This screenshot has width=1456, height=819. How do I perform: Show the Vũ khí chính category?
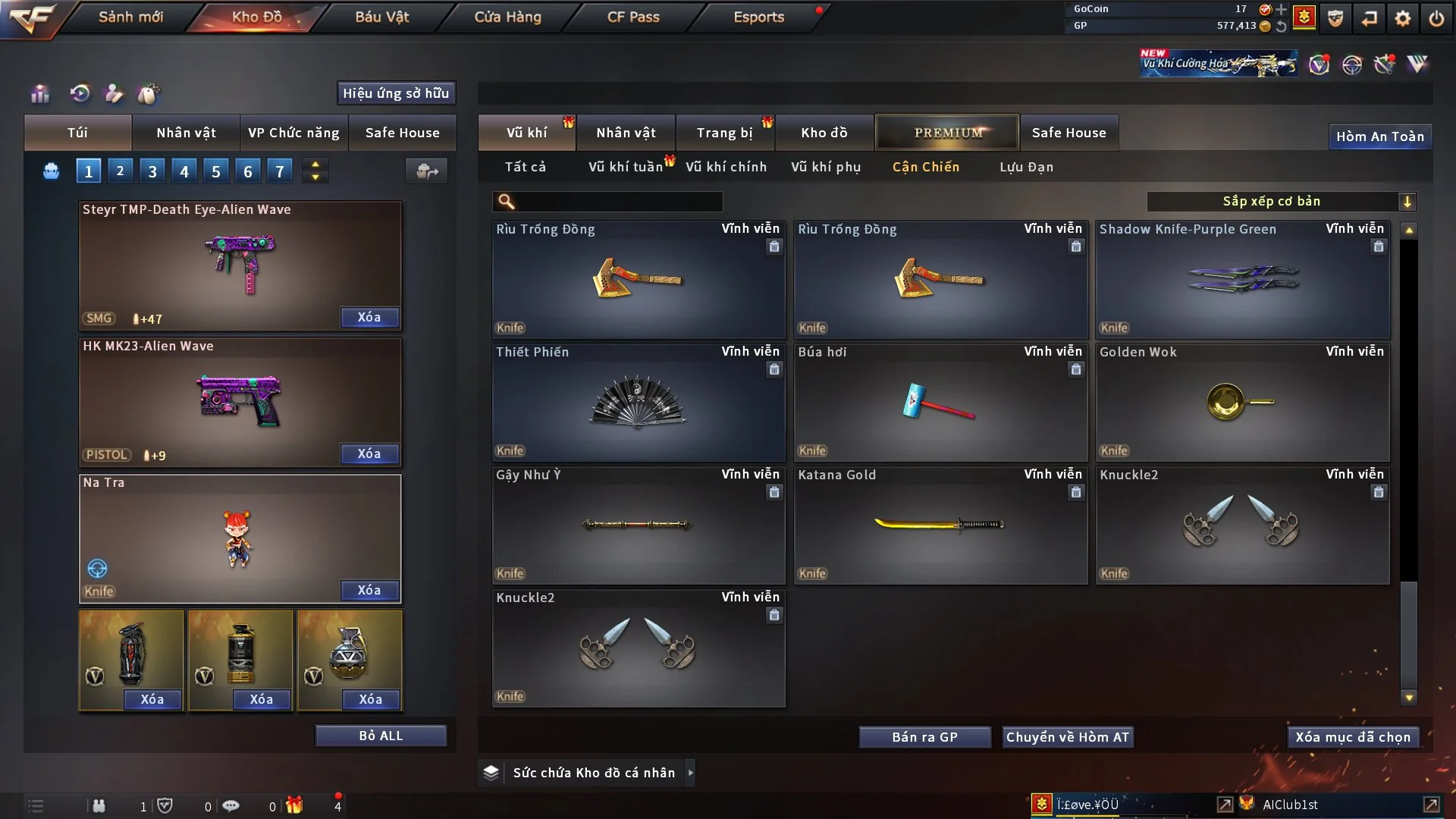click(x=726, y=167)
